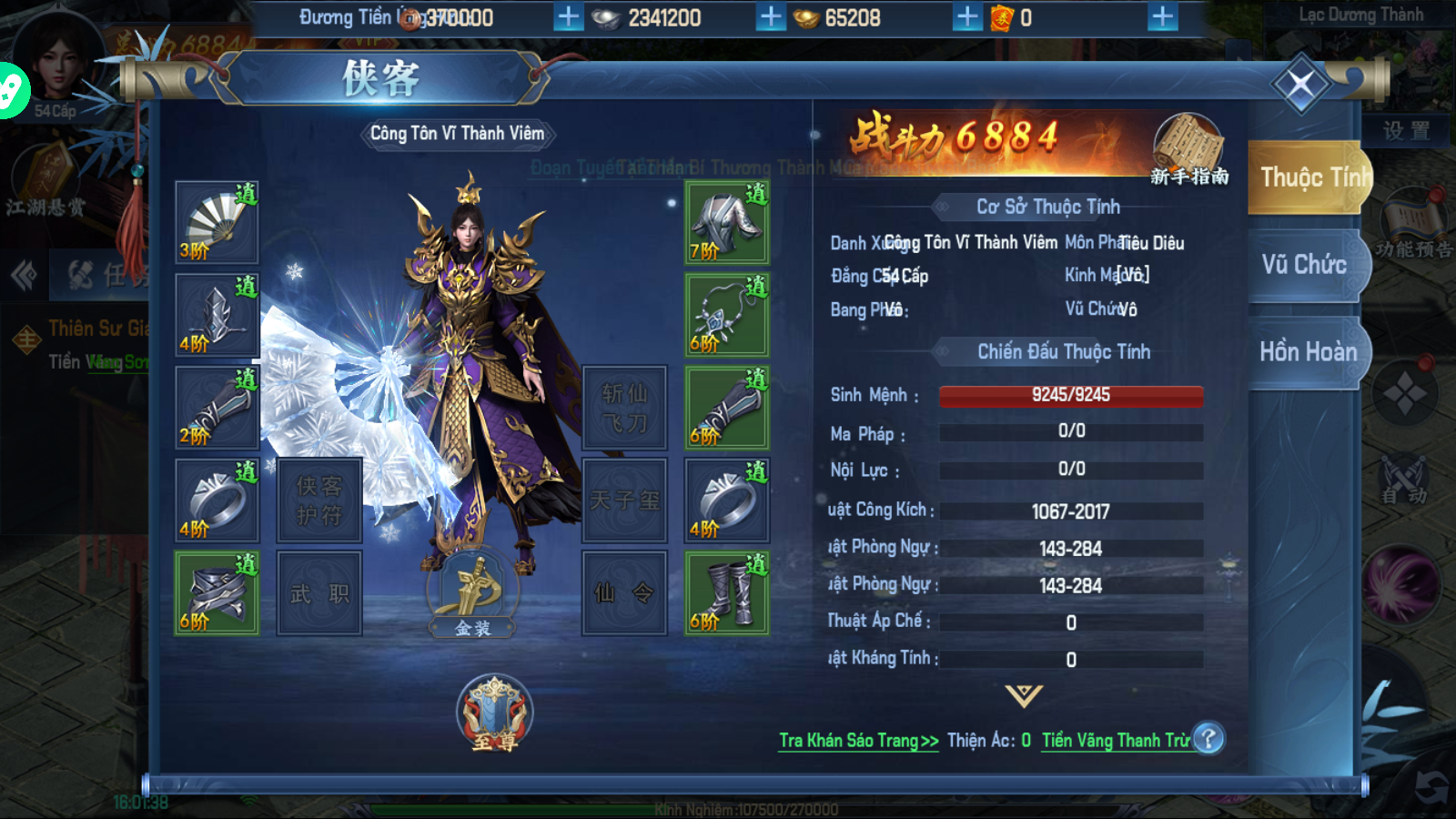The image size is (1456, 819).
Task: Close the character panel
Action: tap(1300, 85)
